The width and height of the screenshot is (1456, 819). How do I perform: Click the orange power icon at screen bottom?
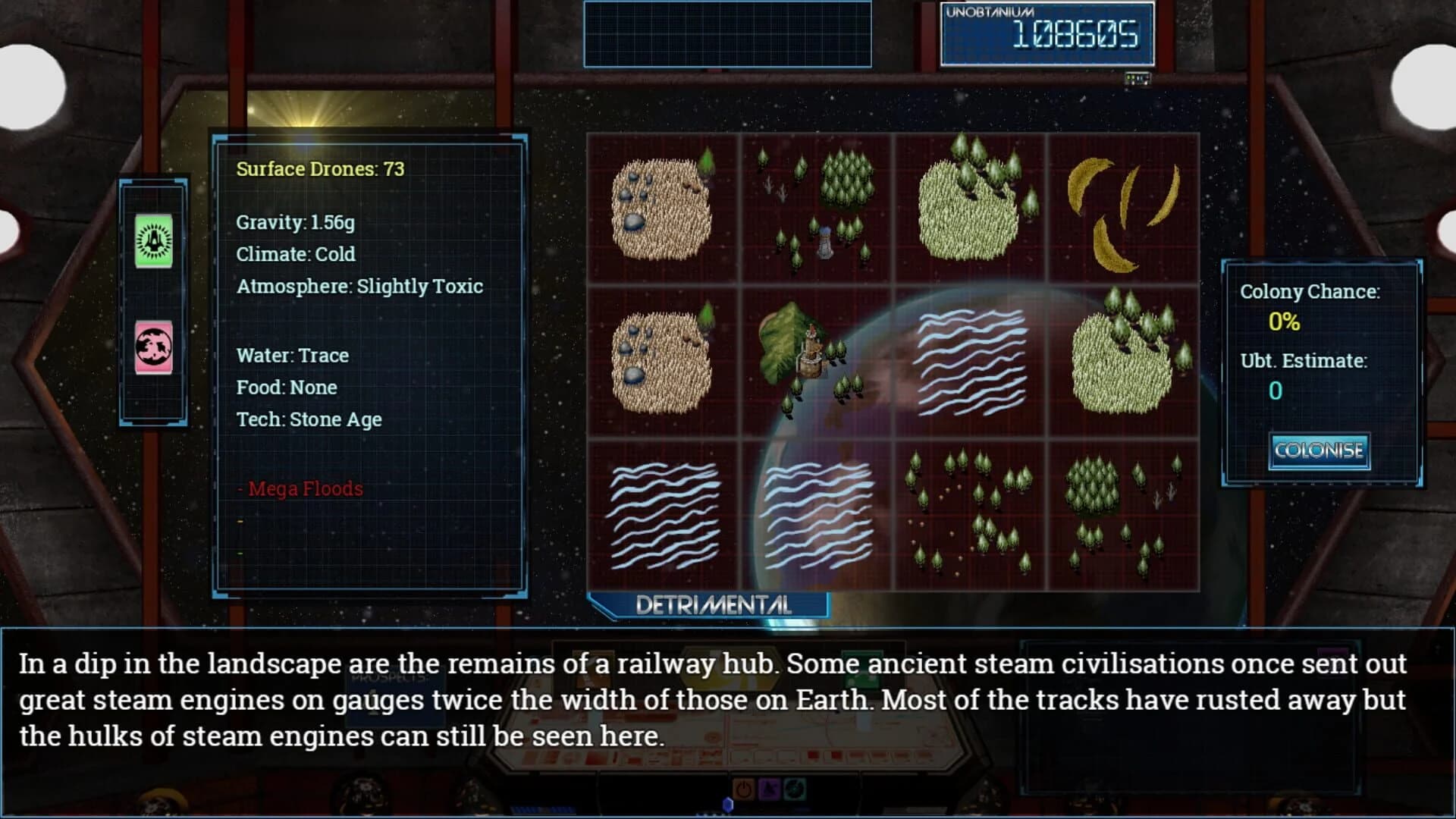[x=744, y=787]
